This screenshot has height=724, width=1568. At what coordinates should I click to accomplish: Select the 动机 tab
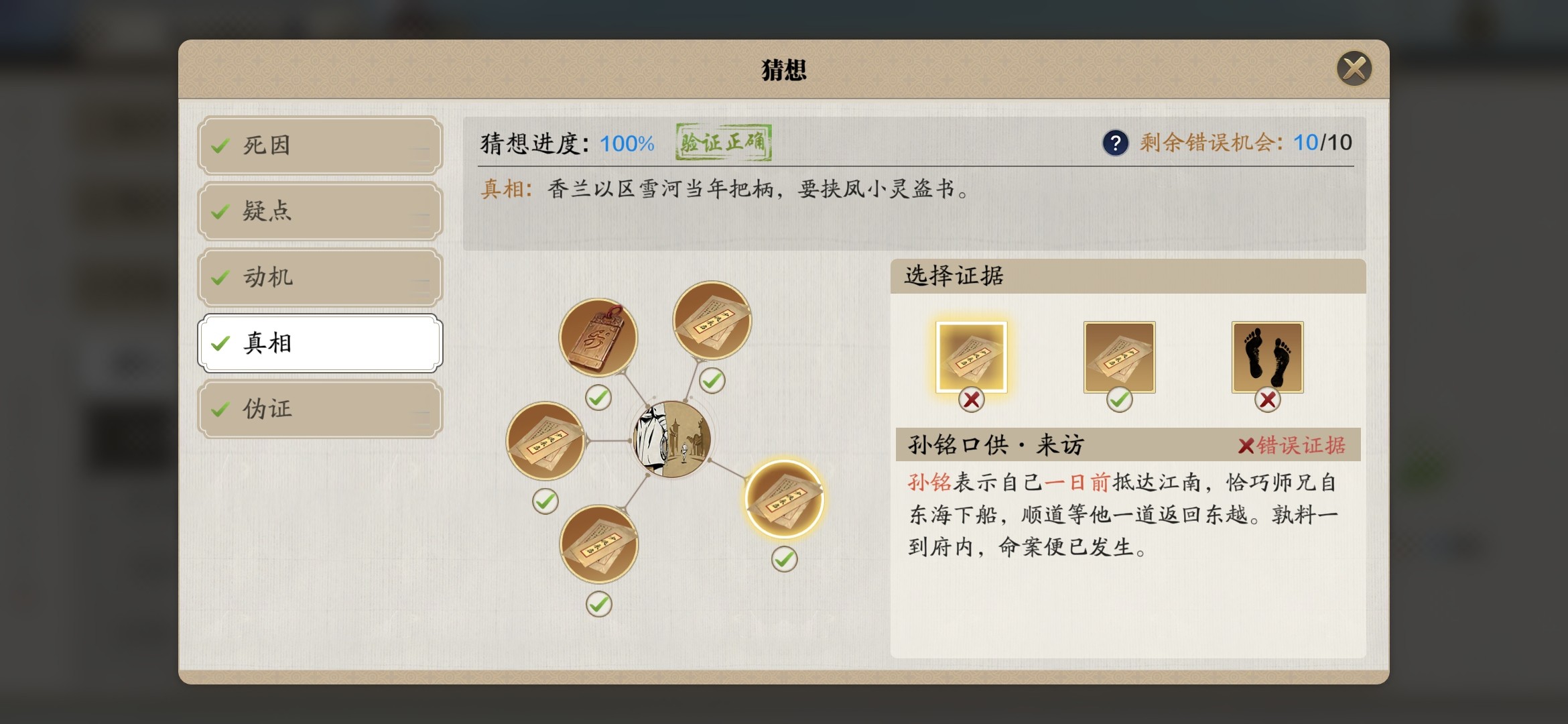point(320,277)
